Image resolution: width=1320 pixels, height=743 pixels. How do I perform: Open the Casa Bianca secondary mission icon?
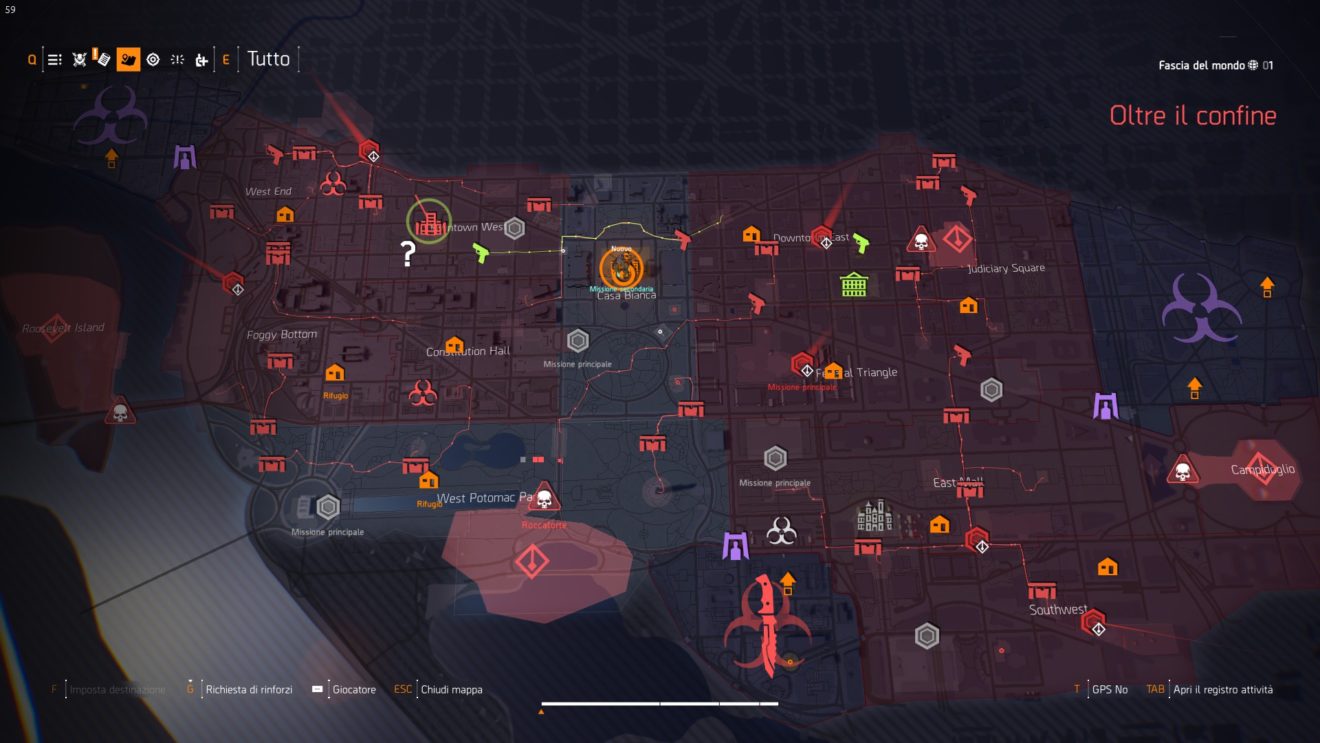point(622,268)
